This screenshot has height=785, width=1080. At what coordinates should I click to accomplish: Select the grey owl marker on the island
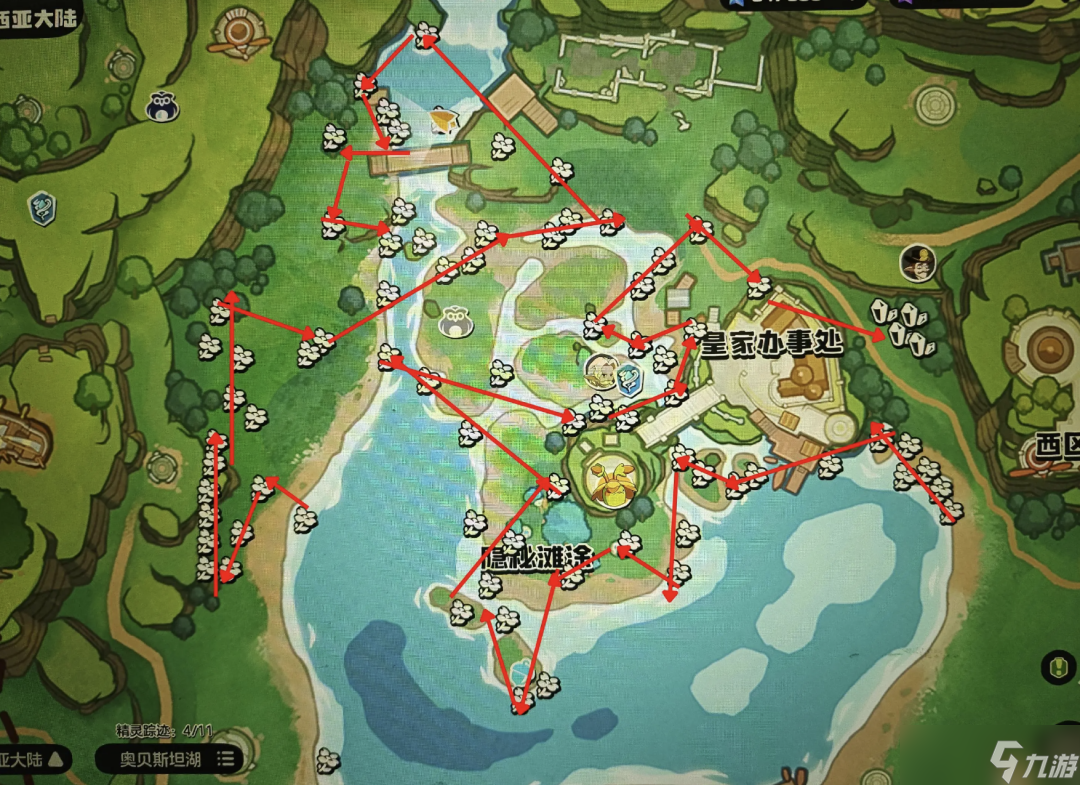tap(455, 320)
